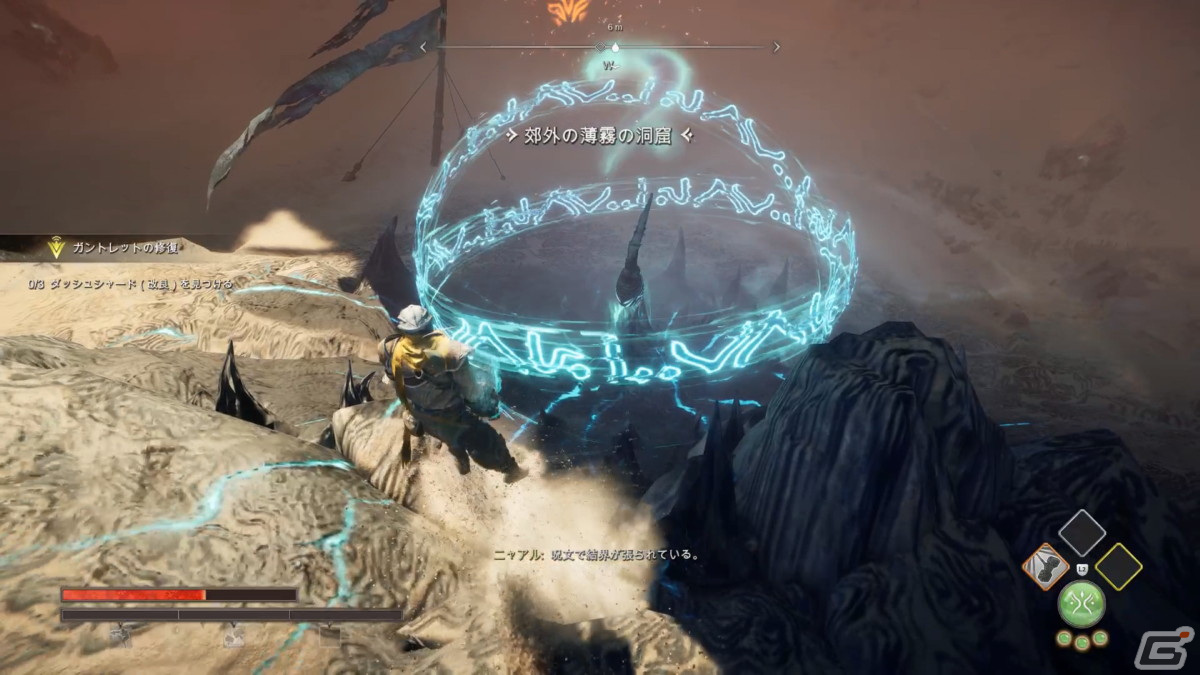
Task: Click the compass bar's objective marker
Action: click(x=615, y=46)
